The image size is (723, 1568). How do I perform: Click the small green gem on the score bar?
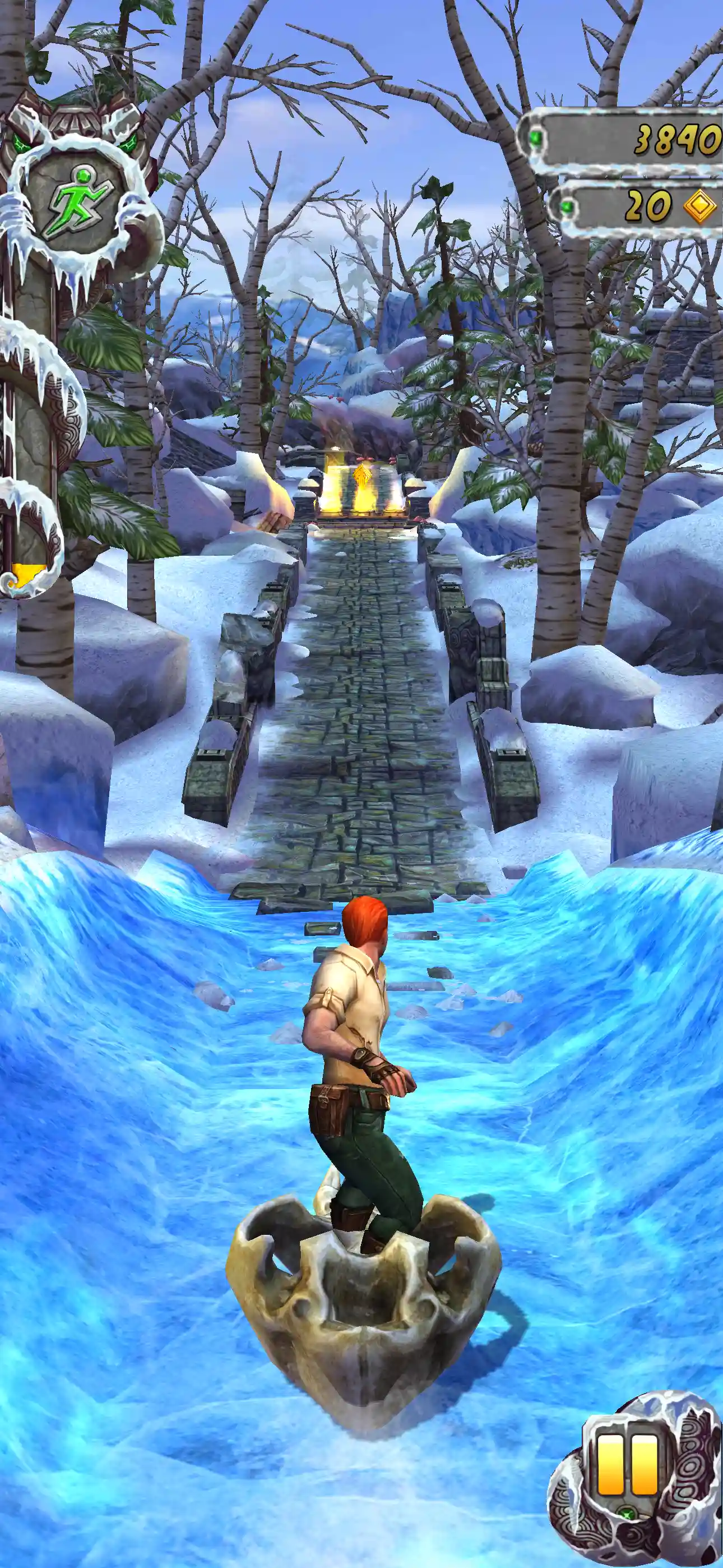[x=536, y=137]
